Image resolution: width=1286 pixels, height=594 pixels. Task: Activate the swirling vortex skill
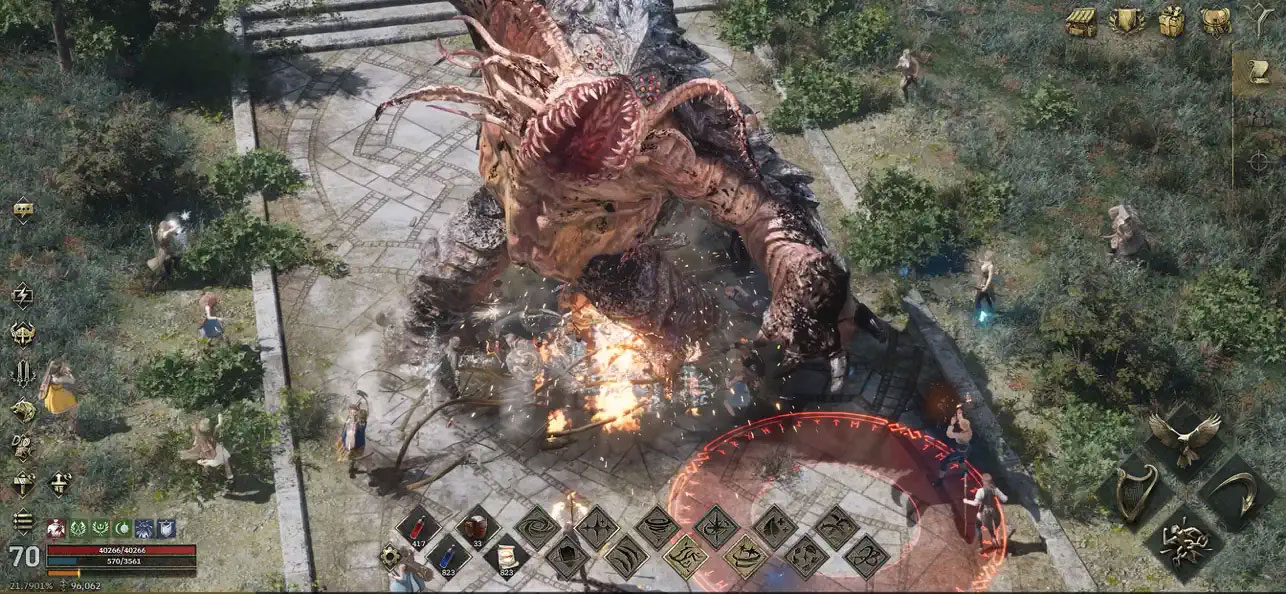point(536,525)
